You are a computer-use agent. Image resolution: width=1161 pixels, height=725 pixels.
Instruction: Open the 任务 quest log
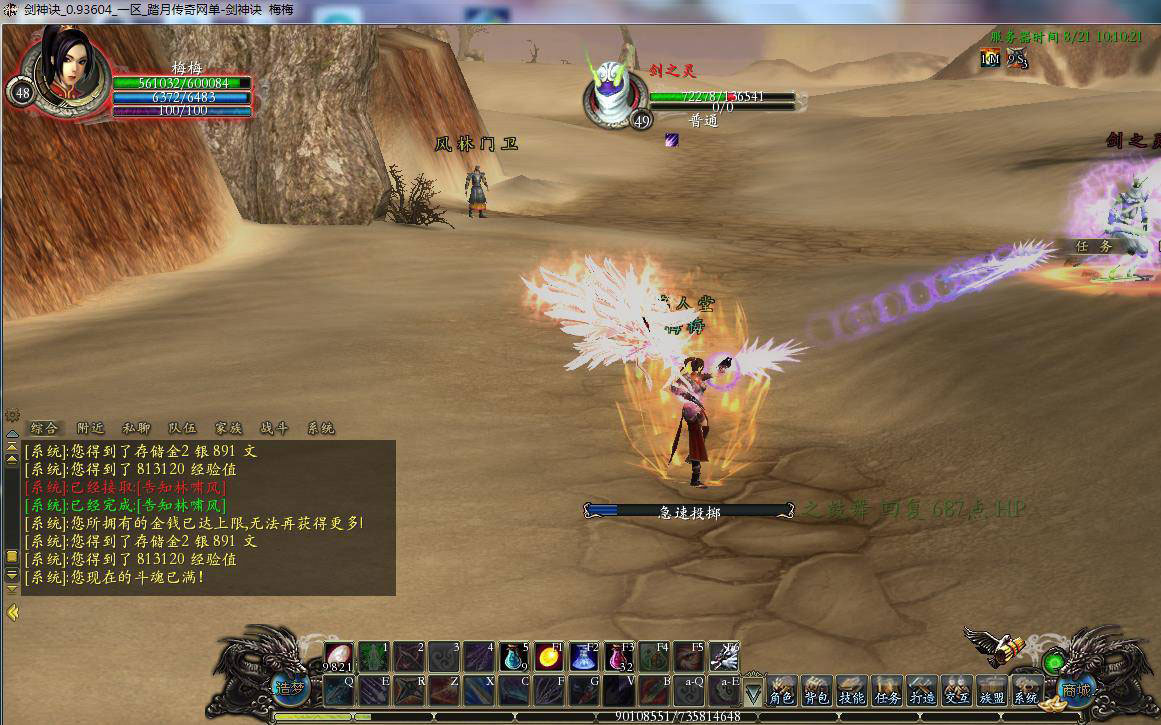pyautogui.click(x=886, y=691)
